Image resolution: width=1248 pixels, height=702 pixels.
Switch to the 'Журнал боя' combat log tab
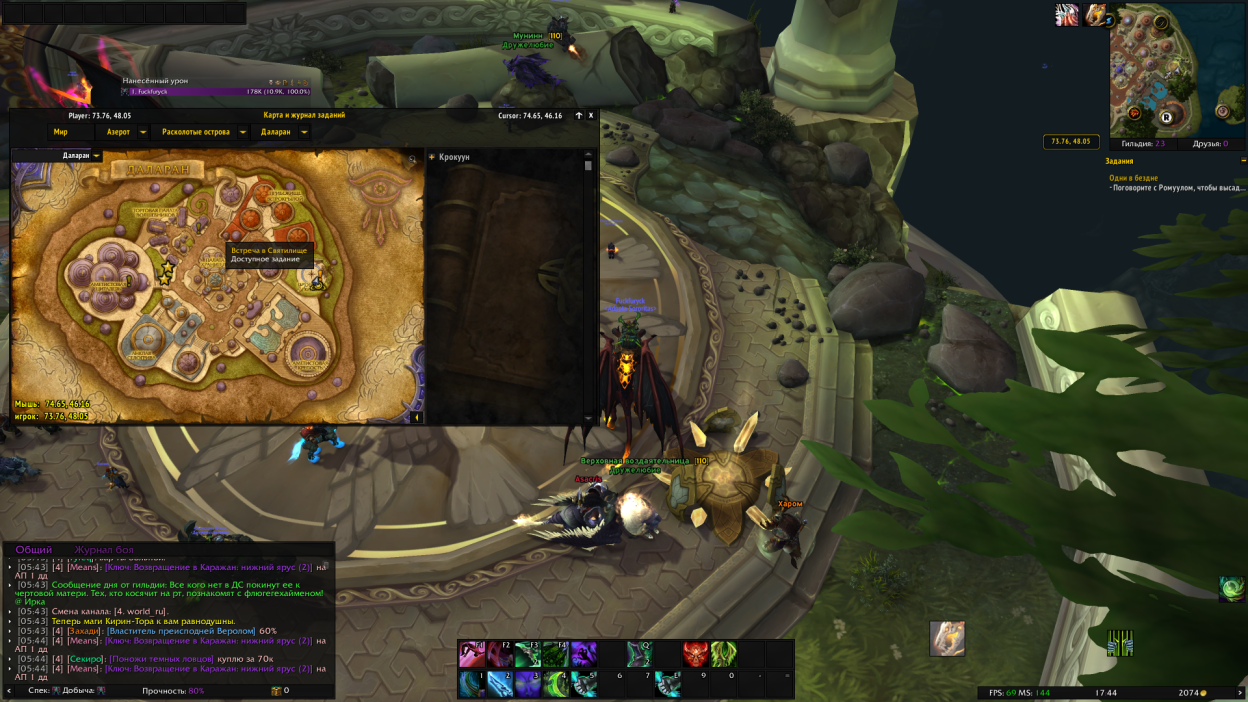click(103, 550)
